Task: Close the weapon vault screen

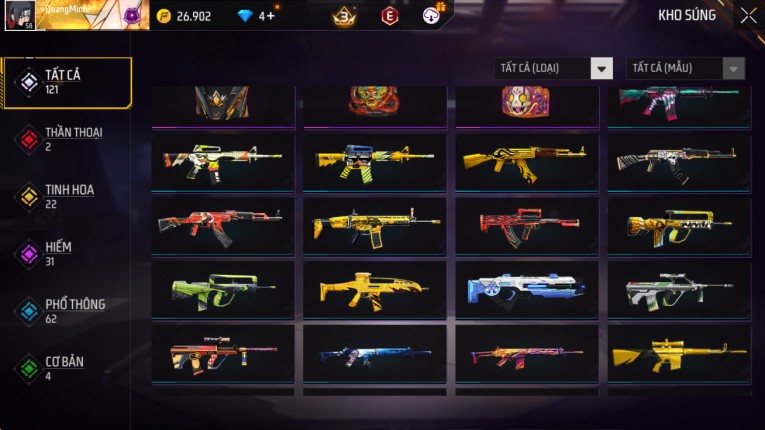Action: (748, 16)
